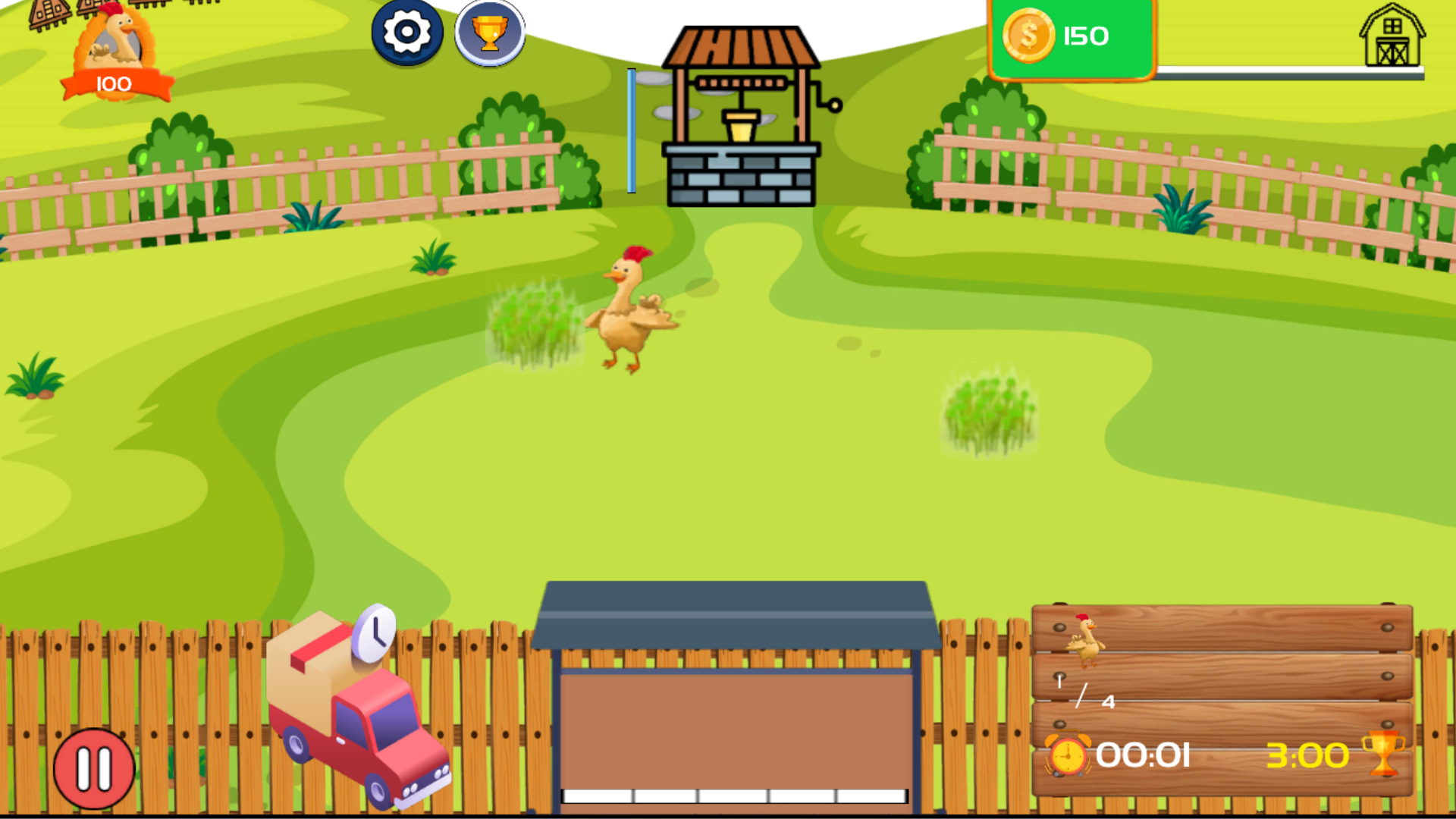The image size is (1456, 819).
Task: Select the 00:01 elapsed time display
Action: 1144,755
